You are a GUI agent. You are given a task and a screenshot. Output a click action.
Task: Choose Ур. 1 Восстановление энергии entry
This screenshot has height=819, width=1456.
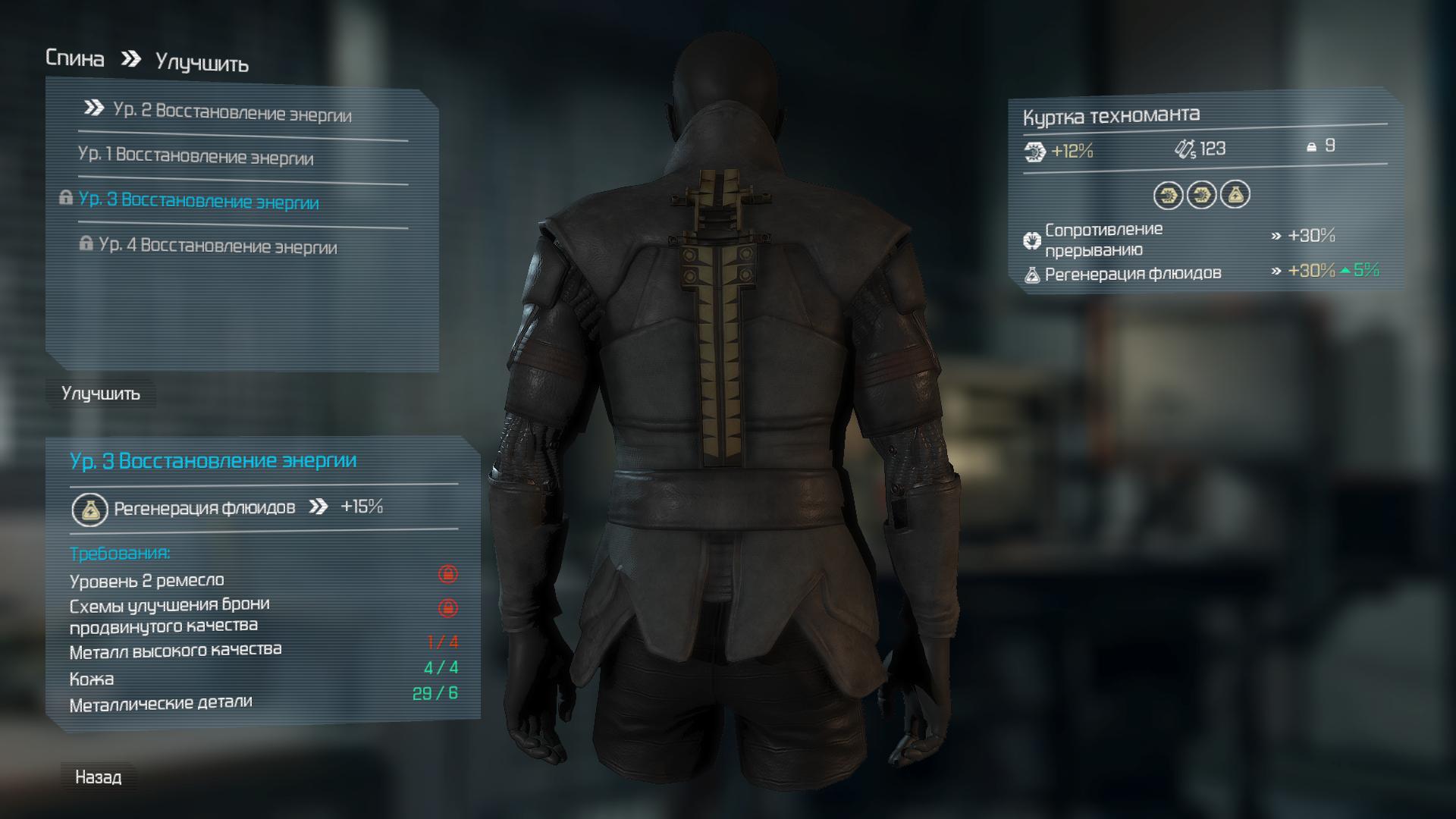(x=196, y=156)
